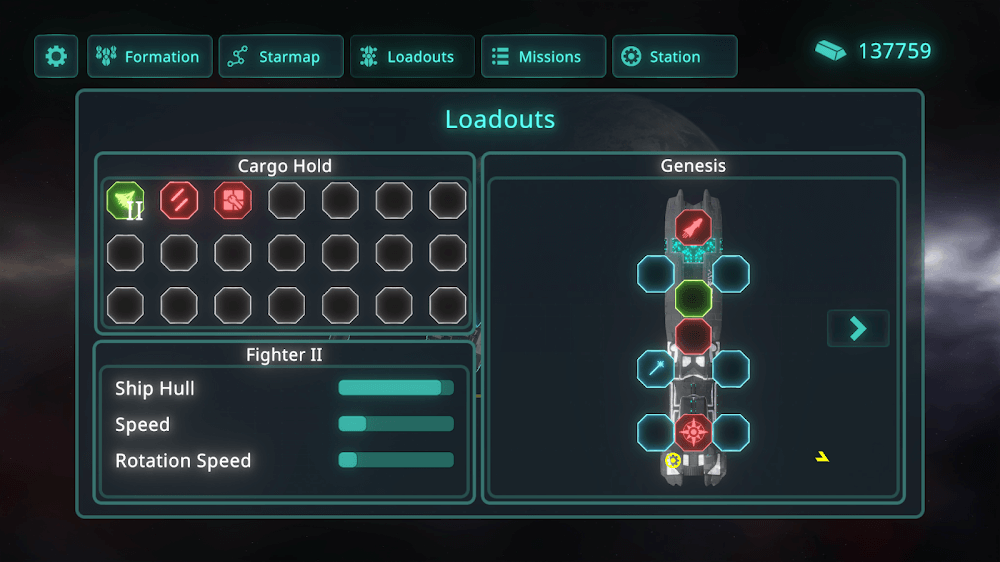Select the Loadouts tab
This screenshot has width=1000, height=562.
[412, 57]
